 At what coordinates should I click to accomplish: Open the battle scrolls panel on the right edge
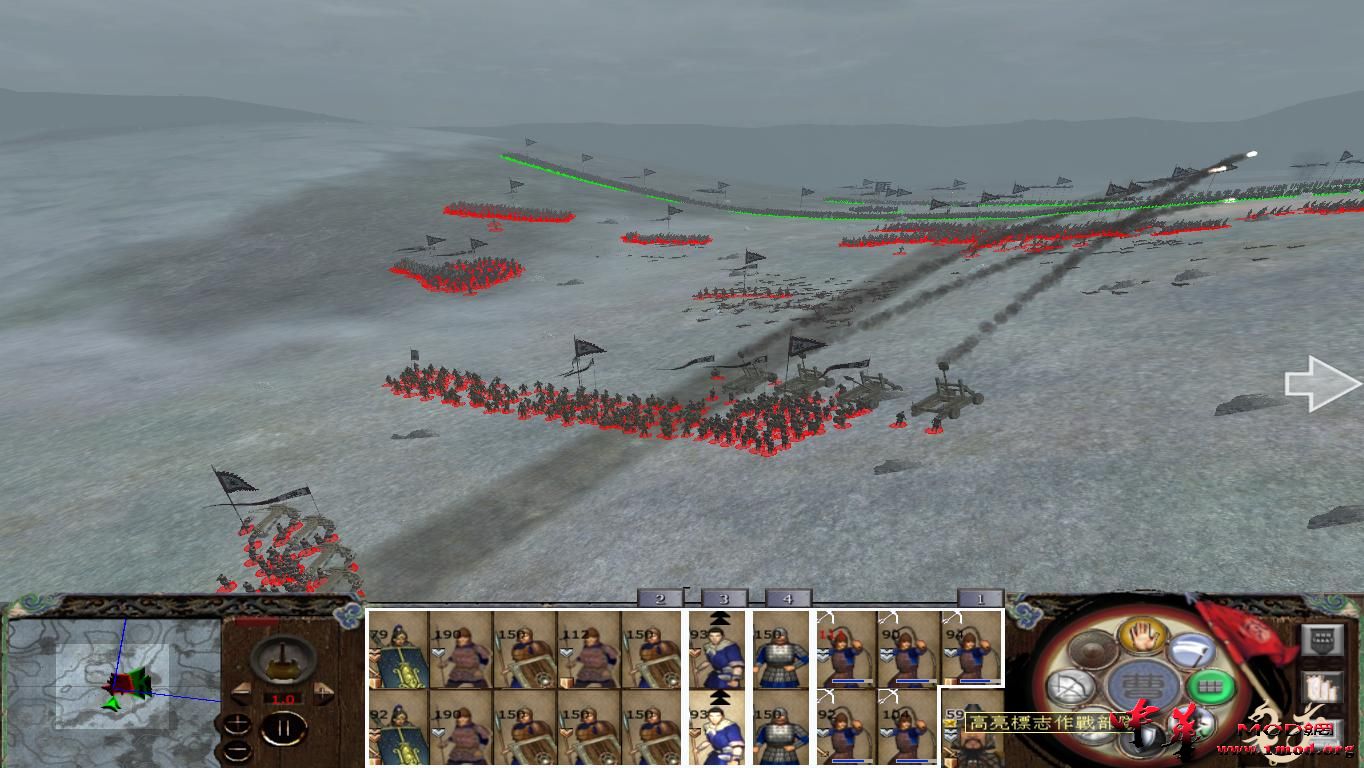click(1322, 687)
